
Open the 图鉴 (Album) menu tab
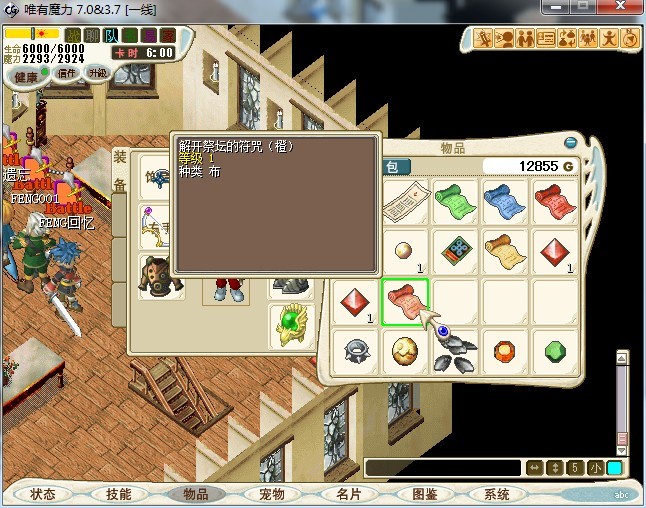(424, 494)
